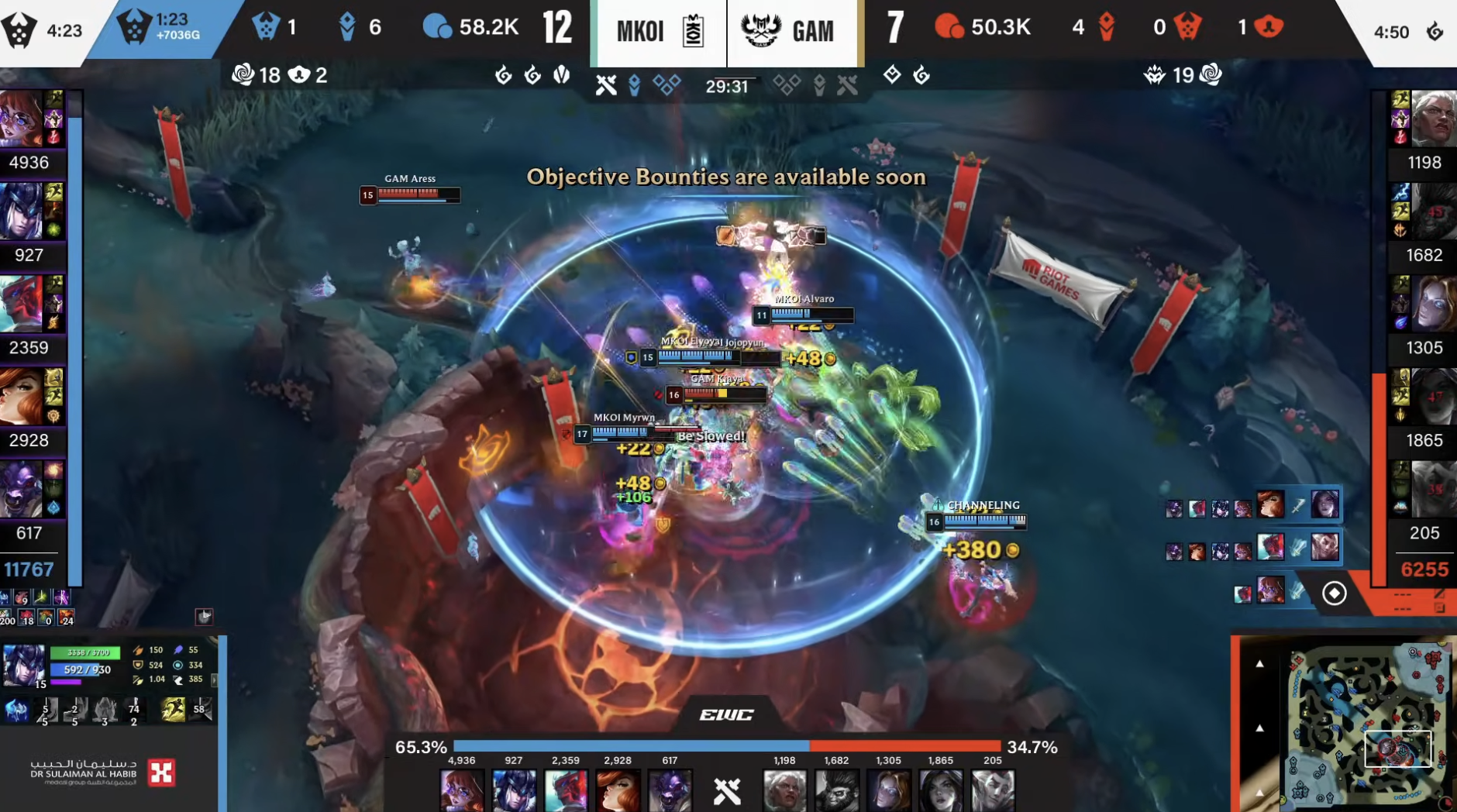The height and width of the screenshot is (812, 1457).
Task: Select Rakan's portrait in the bottom damage bar
Action: tap(993, 790)
